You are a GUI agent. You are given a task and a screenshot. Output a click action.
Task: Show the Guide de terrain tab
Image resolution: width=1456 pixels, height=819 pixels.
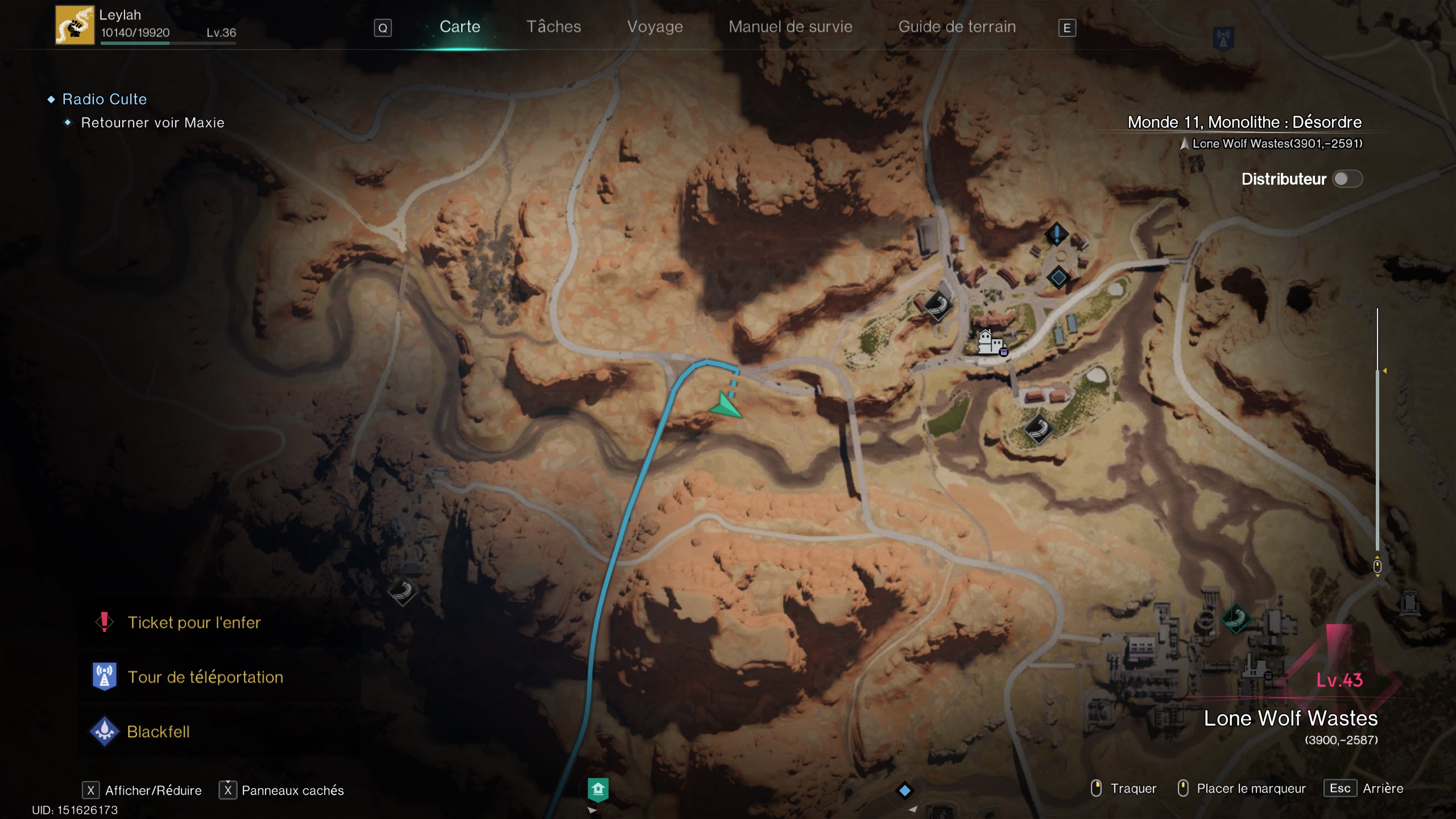(957, 27)
